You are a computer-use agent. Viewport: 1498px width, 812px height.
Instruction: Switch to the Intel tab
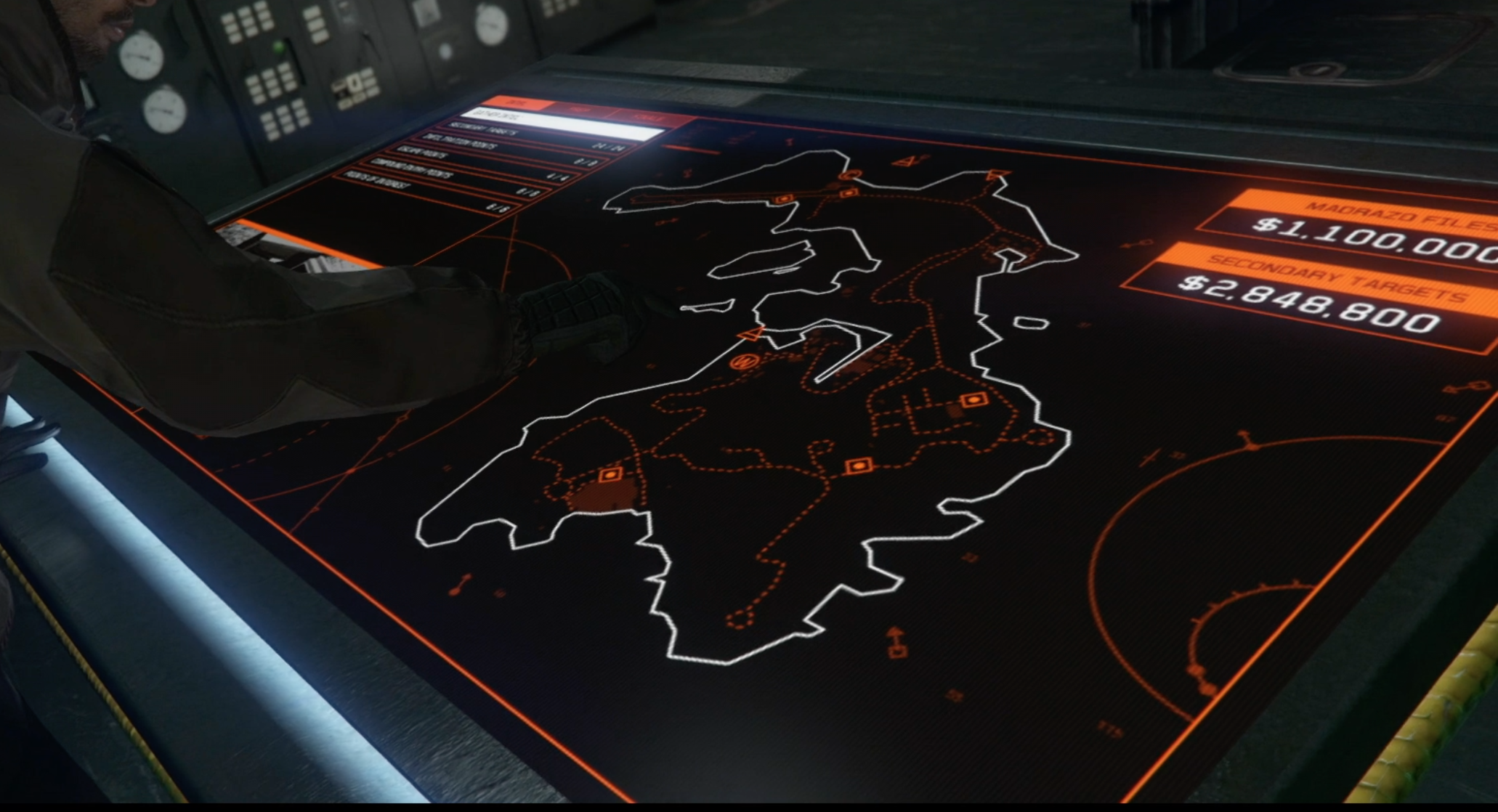tap(517, 103)
